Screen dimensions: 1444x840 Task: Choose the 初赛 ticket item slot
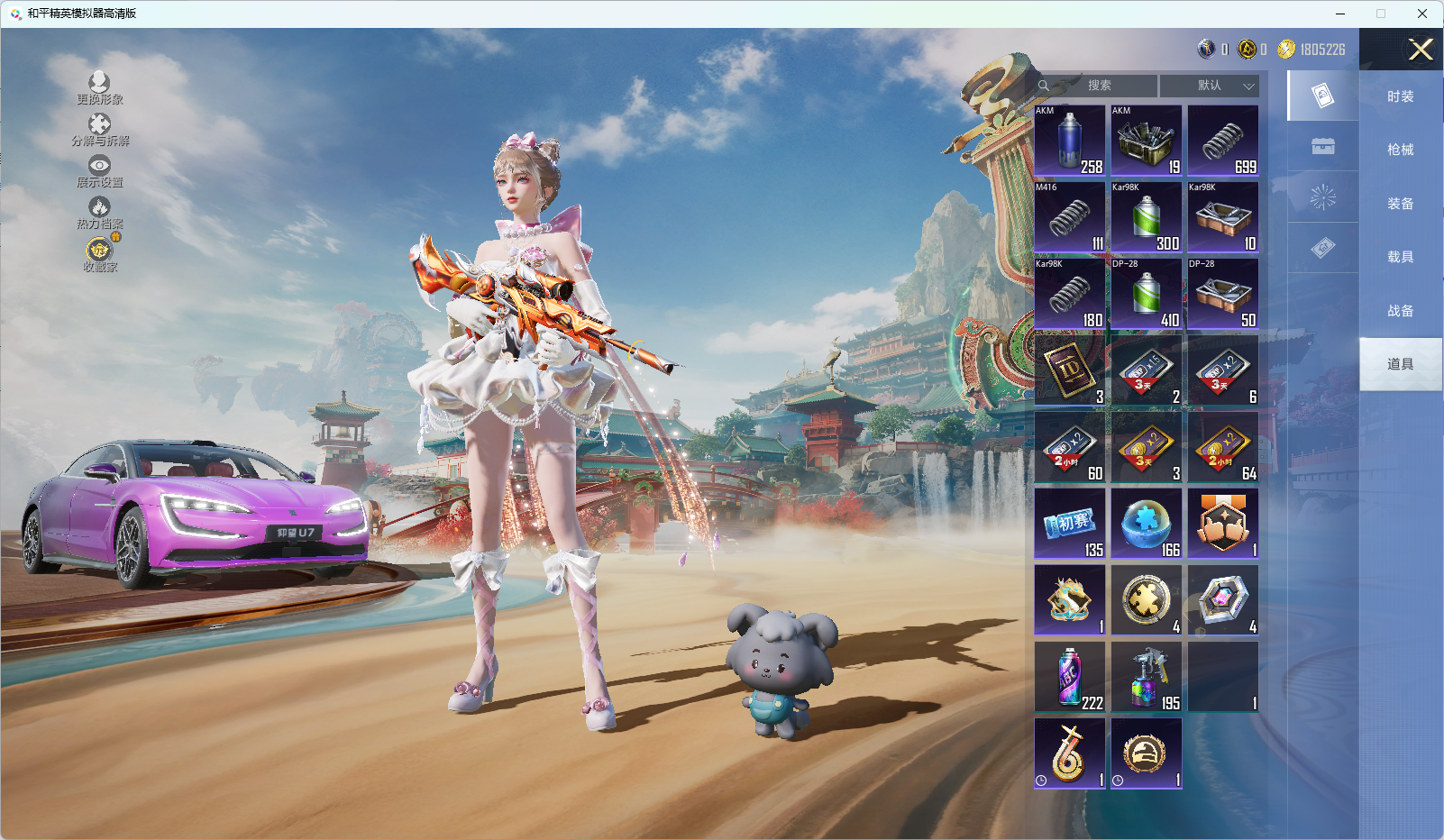click(1070, 524)
